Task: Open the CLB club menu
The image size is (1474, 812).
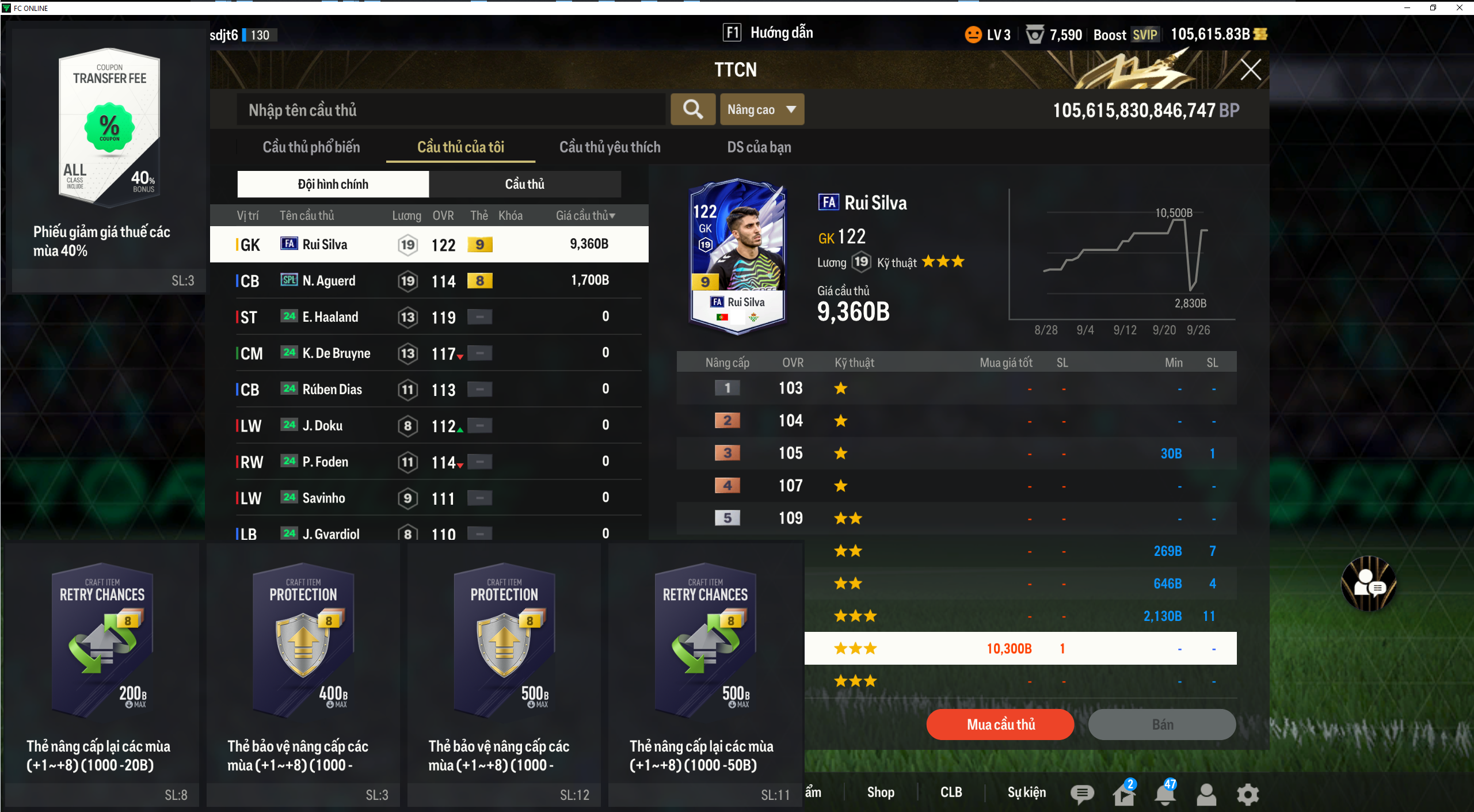Action: pyautogui.click(x=951, y=792)
